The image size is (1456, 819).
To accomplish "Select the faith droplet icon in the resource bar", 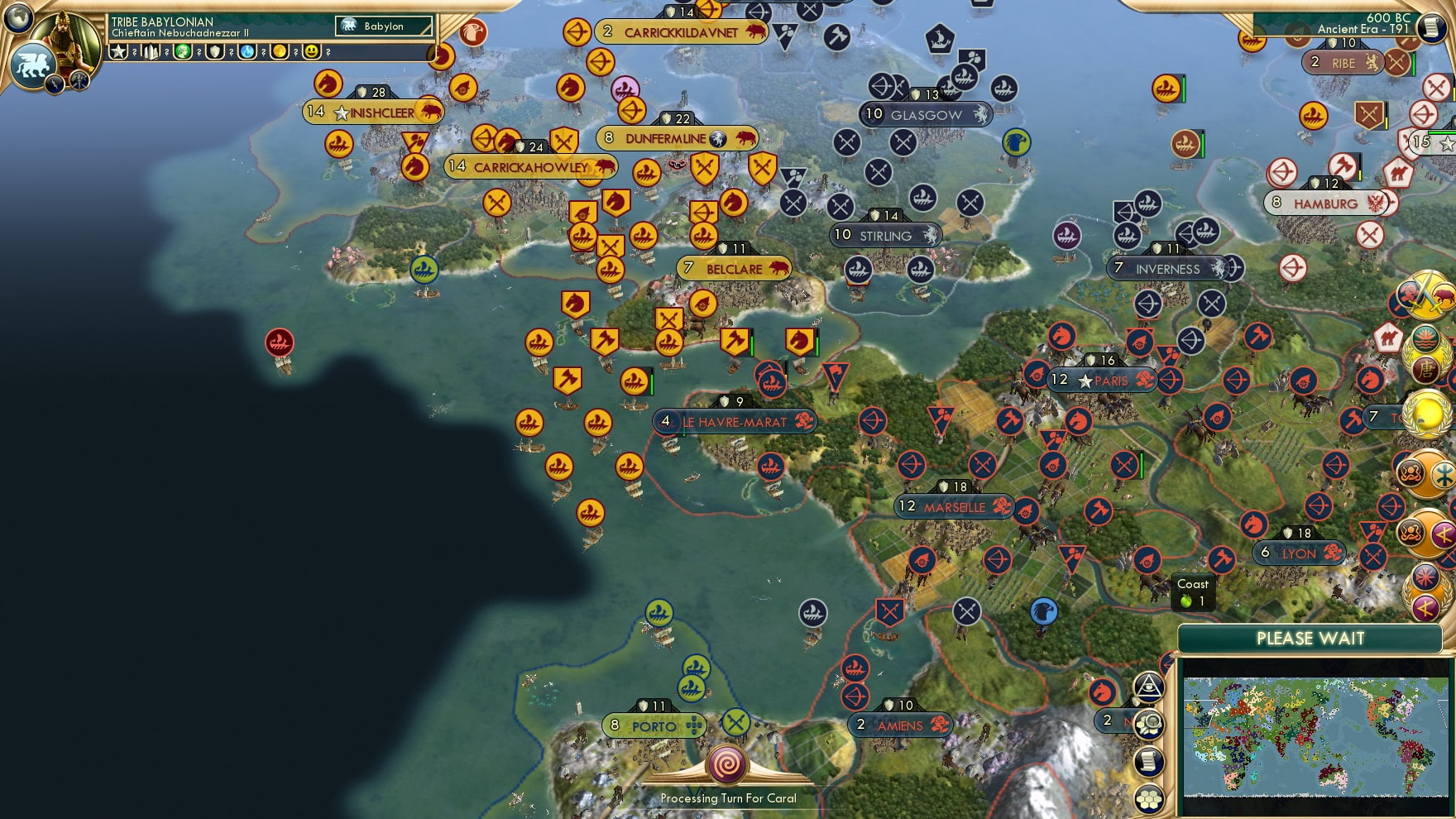I will point(247,51).
